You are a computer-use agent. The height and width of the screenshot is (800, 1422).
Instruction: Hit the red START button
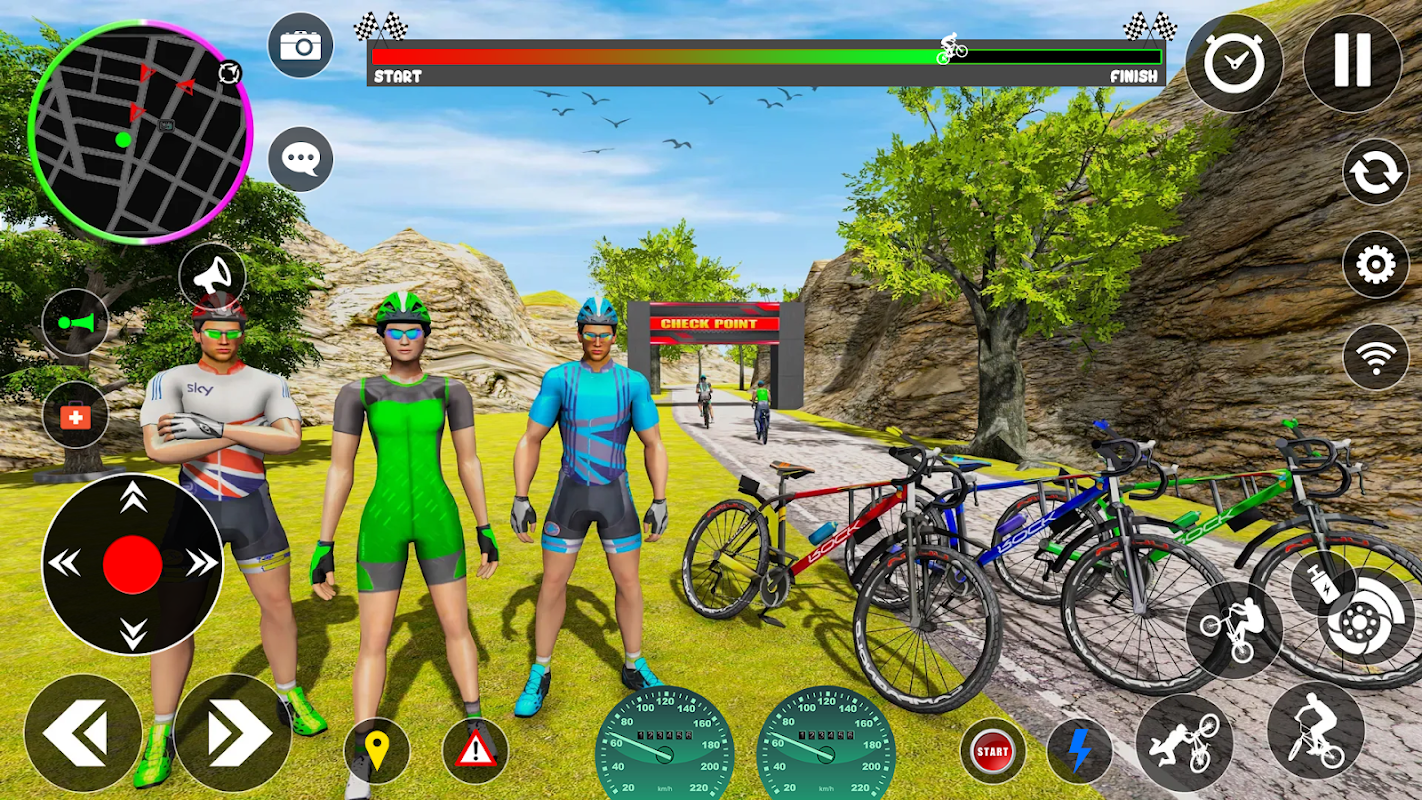click(x=992, y=750)
